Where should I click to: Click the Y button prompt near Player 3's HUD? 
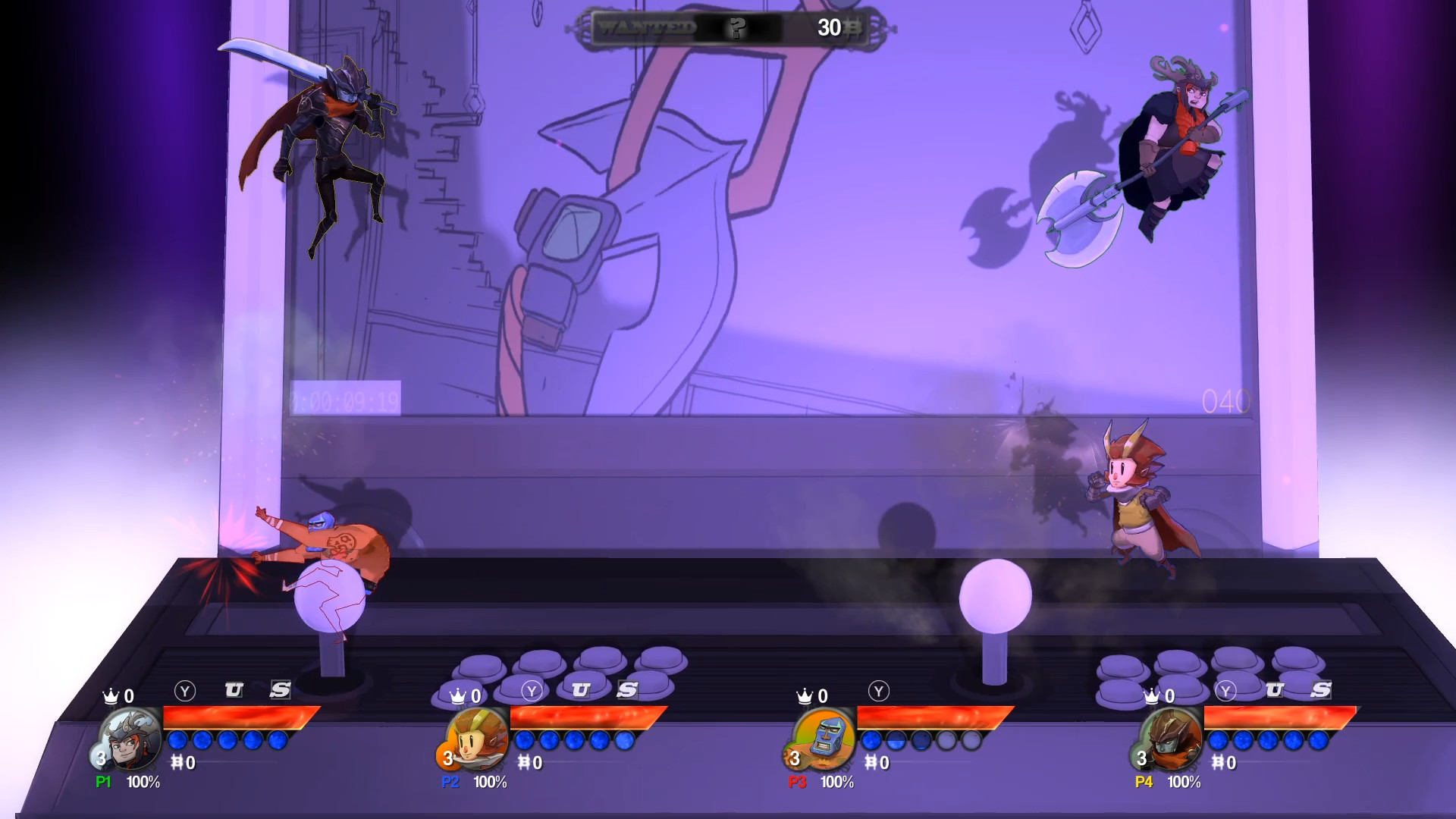click(878, 692)
